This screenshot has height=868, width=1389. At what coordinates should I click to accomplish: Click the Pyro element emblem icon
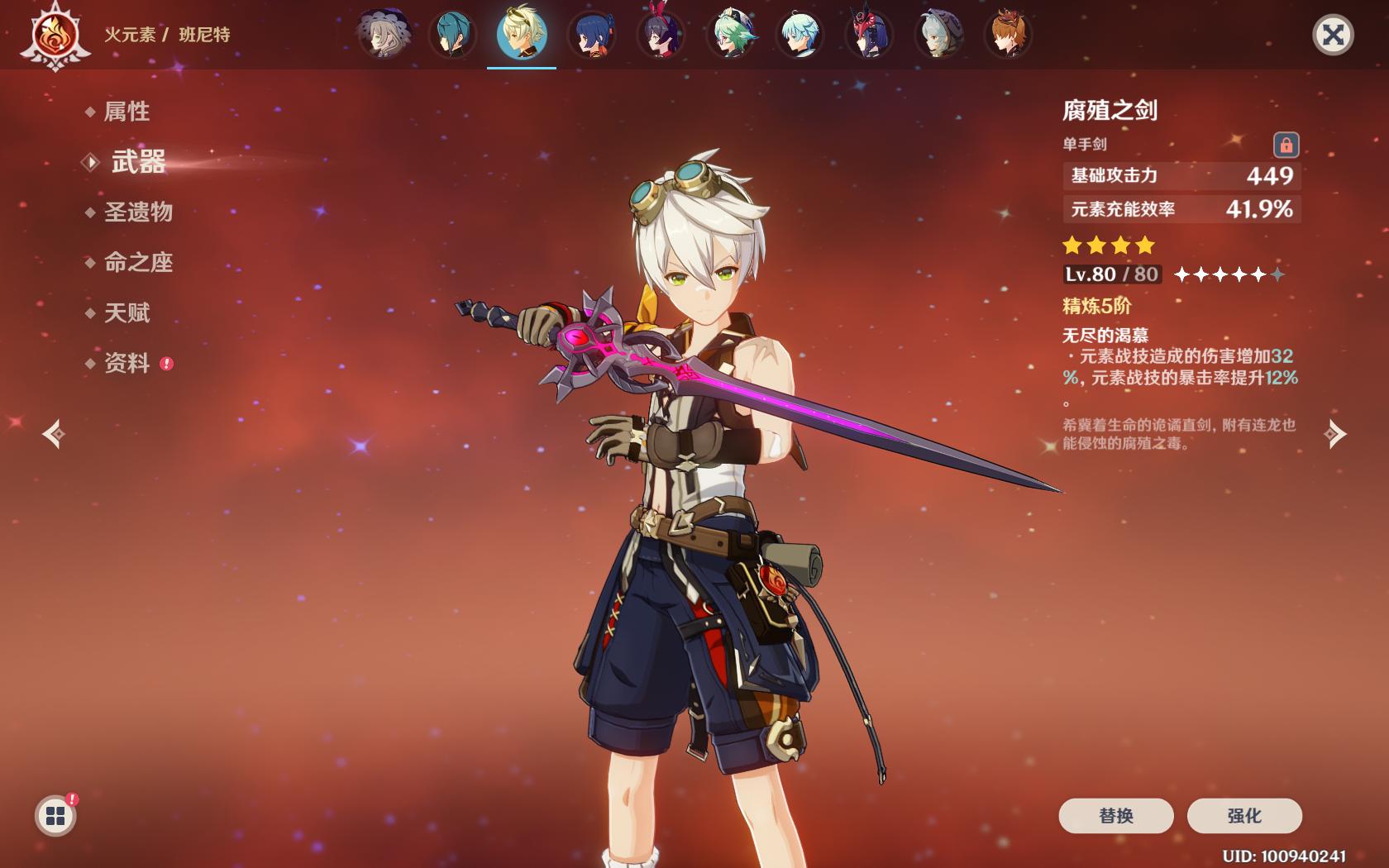tap(55, 36)
